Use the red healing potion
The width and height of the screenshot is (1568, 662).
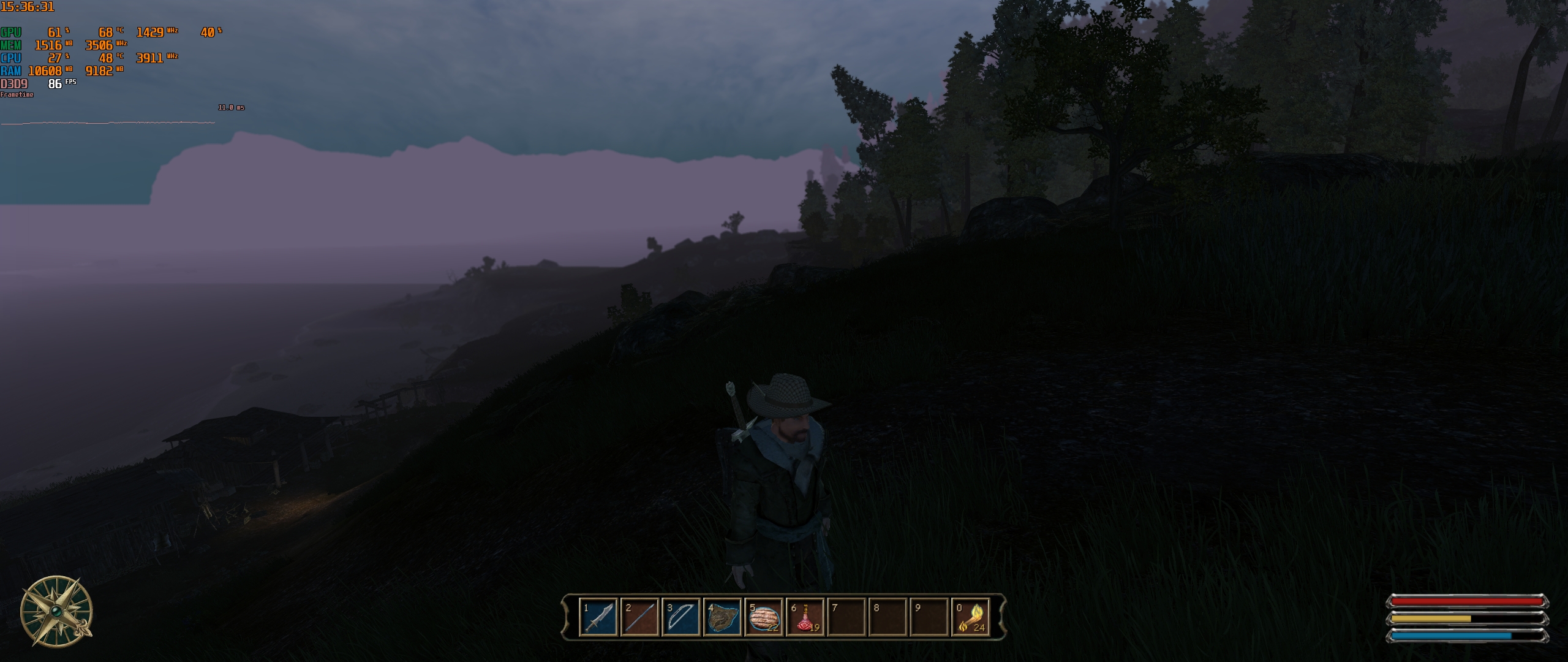click(x=805, y=617)
